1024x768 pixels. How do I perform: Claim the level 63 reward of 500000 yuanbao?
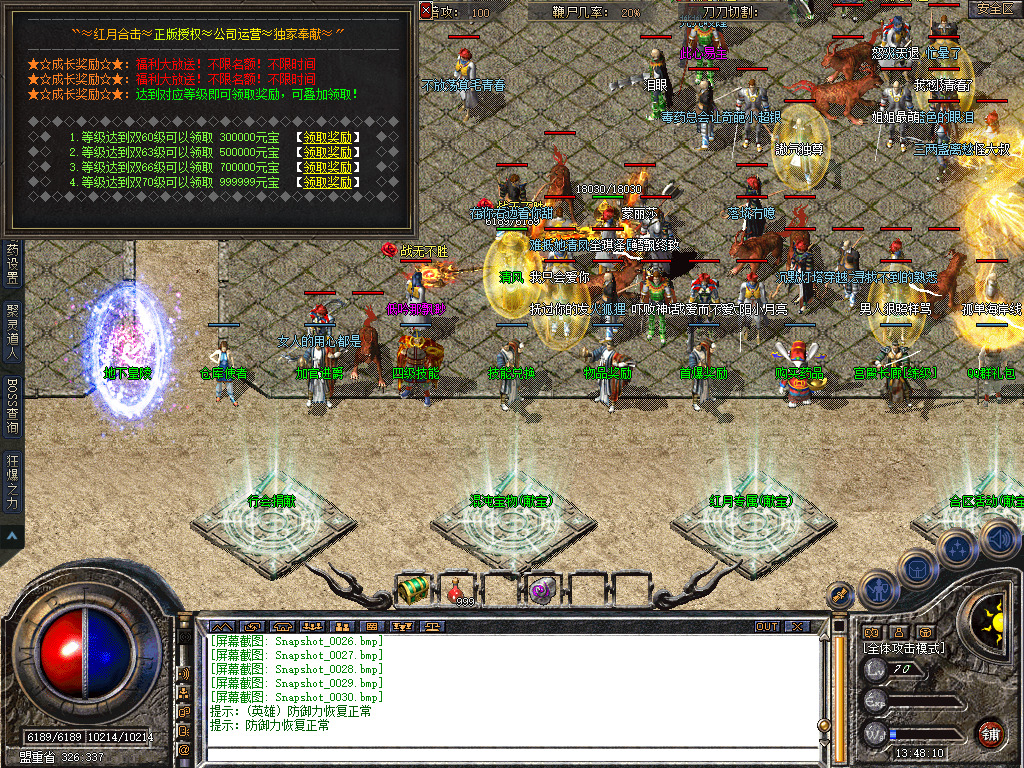coord(329,152)
